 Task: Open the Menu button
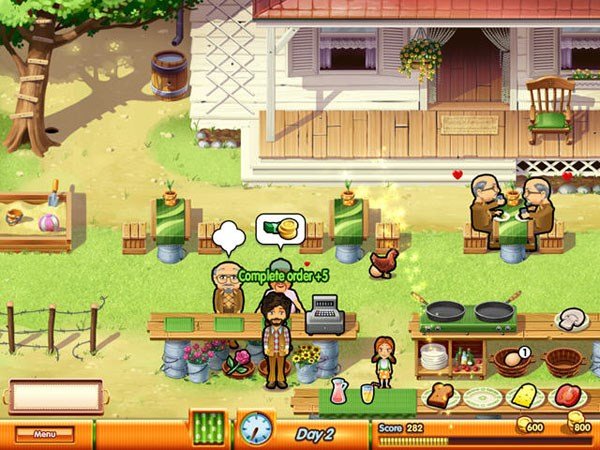[x=46, y=434]
